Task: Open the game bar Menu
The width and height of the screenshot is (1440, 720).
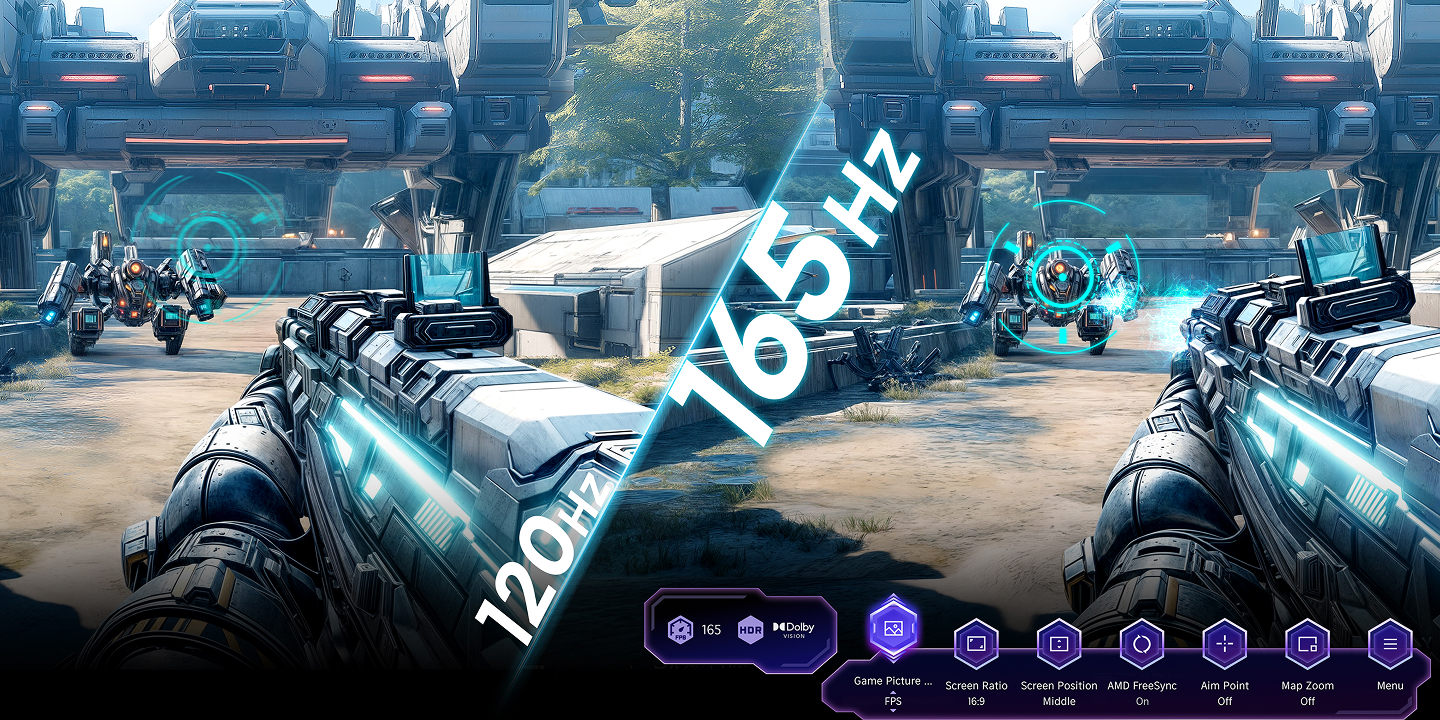Action: (x=1389, y=644)
